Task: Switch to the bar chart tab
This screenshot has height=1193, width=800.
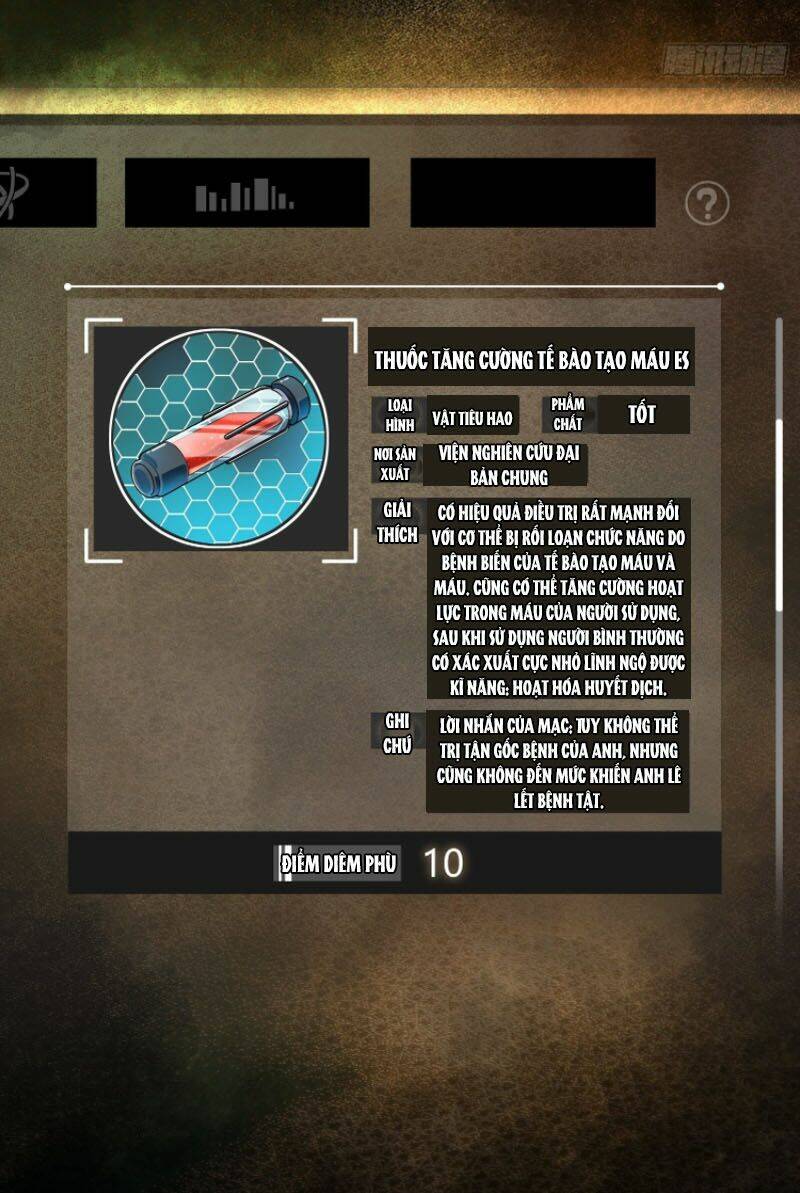Action: (246, 192)
